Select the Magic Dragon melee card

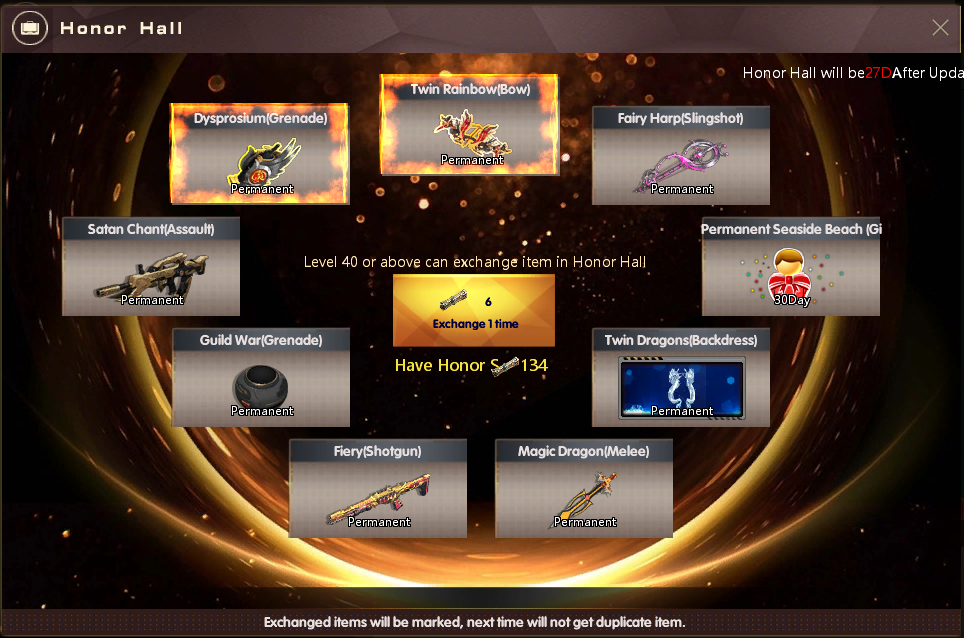point(584,488)
